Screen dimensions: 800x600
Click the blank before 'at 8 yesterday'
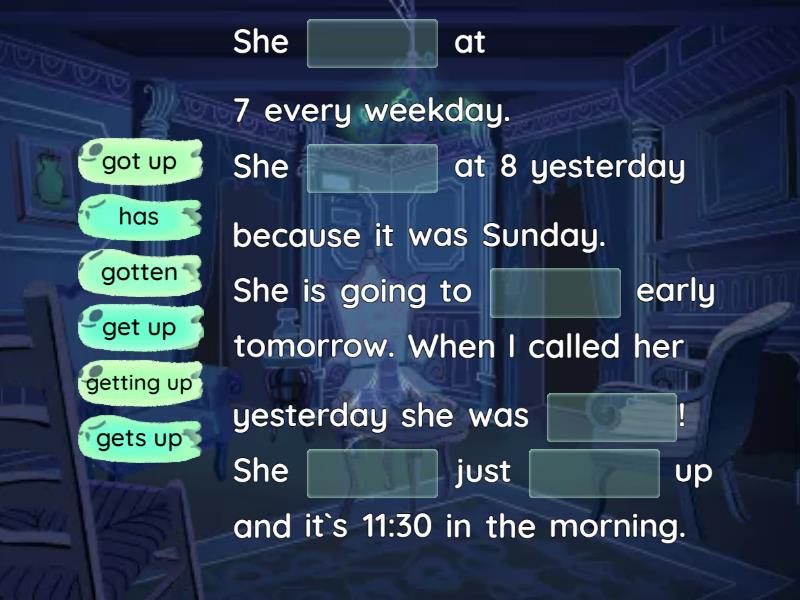372,168
